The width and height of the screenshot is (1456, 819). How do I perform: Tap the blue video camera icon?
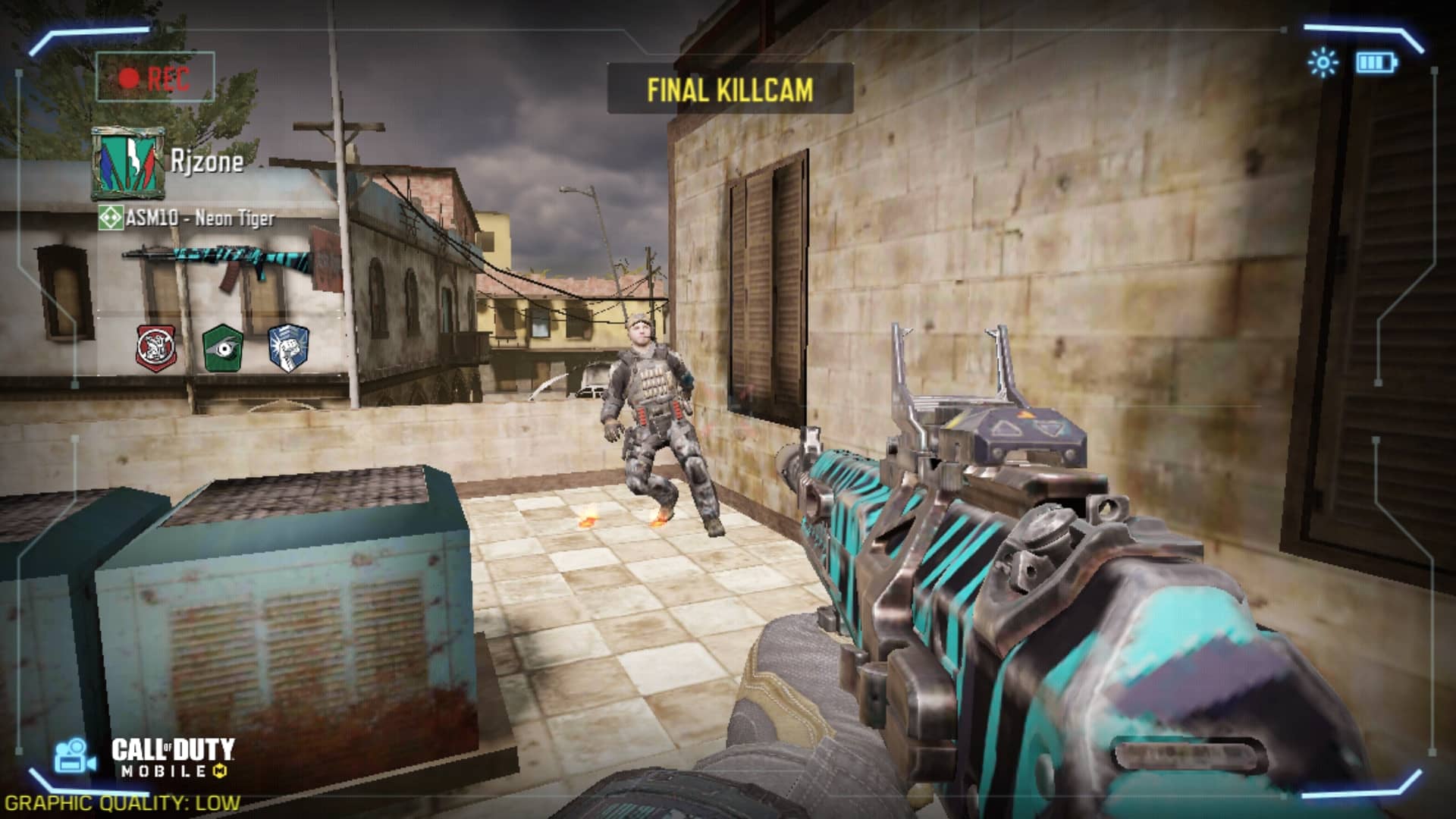coord(74,757)
